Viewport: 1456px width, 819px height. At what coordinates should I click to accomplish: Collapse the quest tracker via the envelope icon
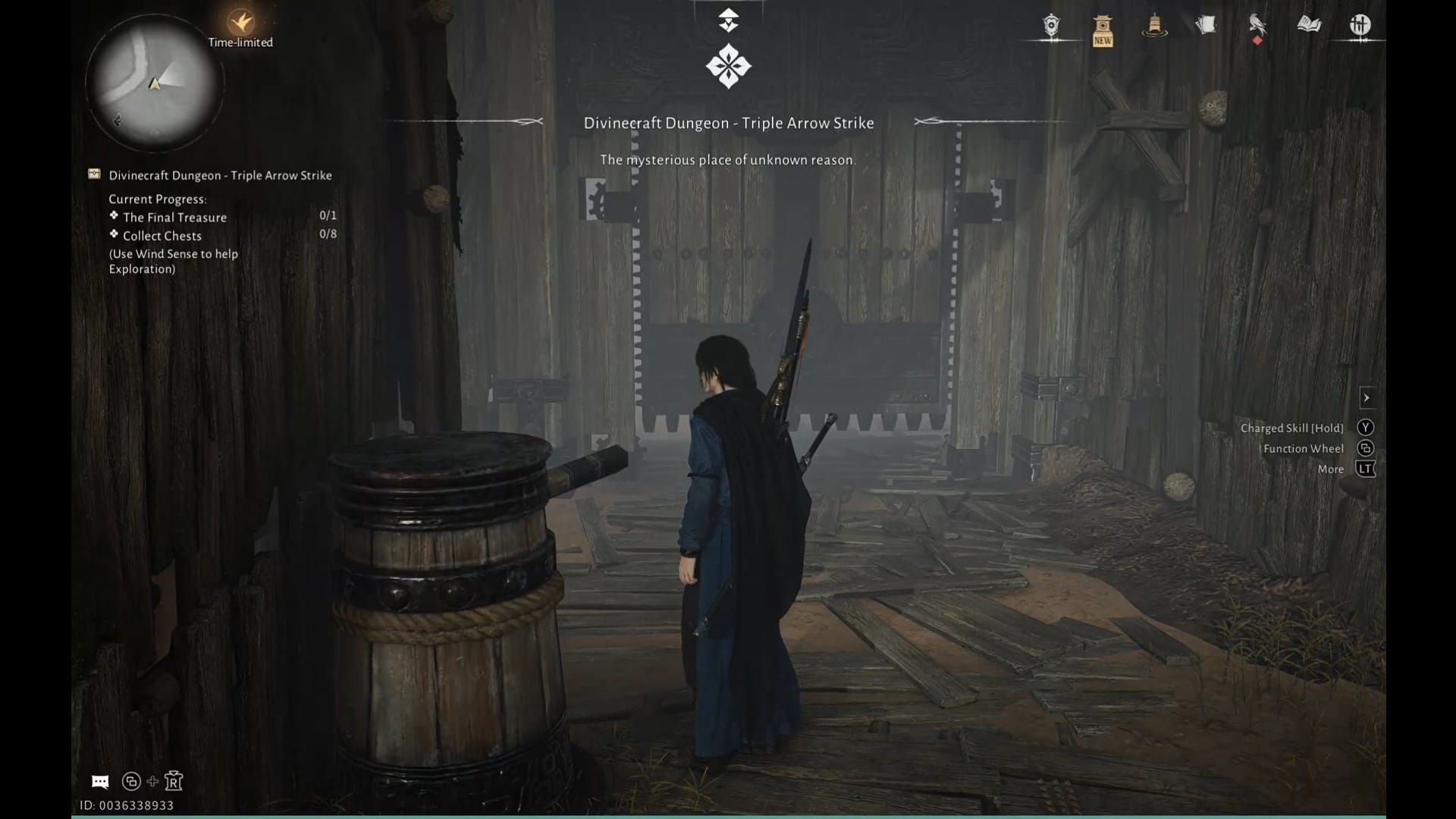[93, 174]
